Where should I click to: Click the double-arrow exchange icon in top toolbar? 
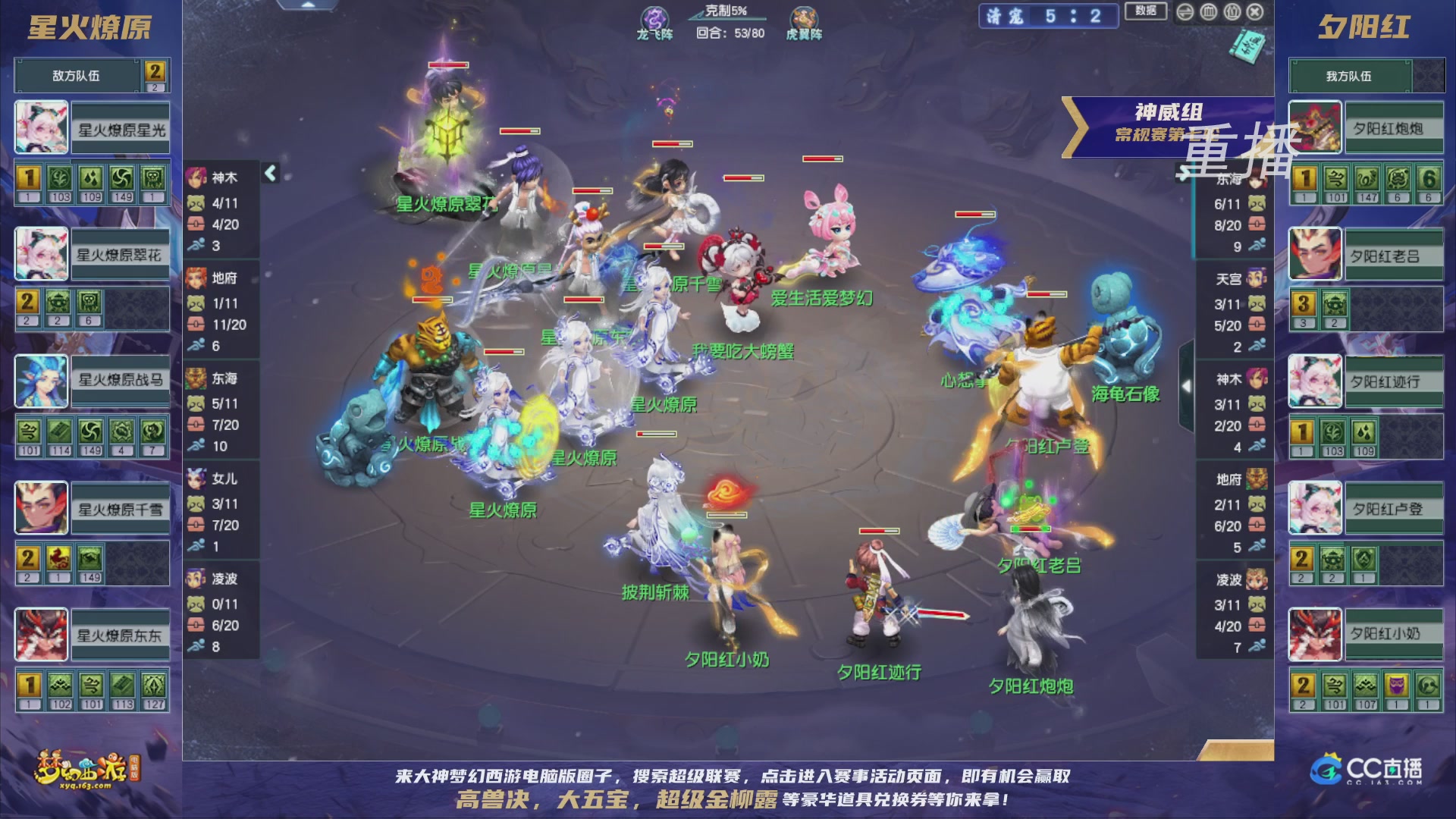(x=1185, y=13)
